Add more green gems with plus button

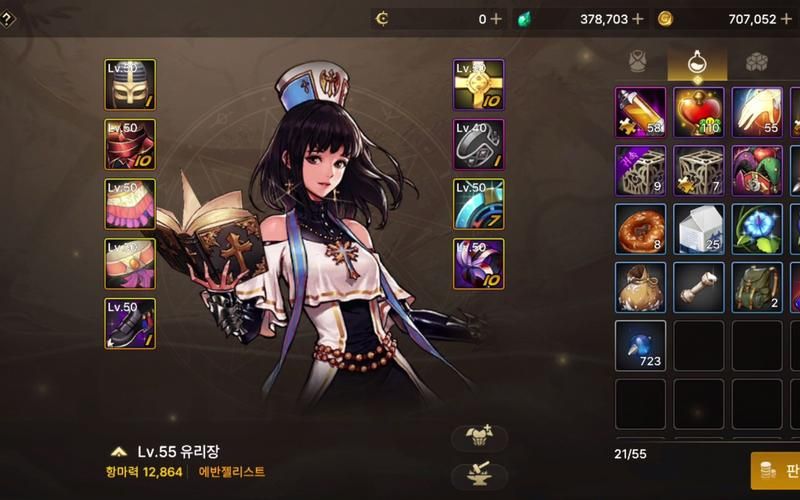[x=637, y=19]
